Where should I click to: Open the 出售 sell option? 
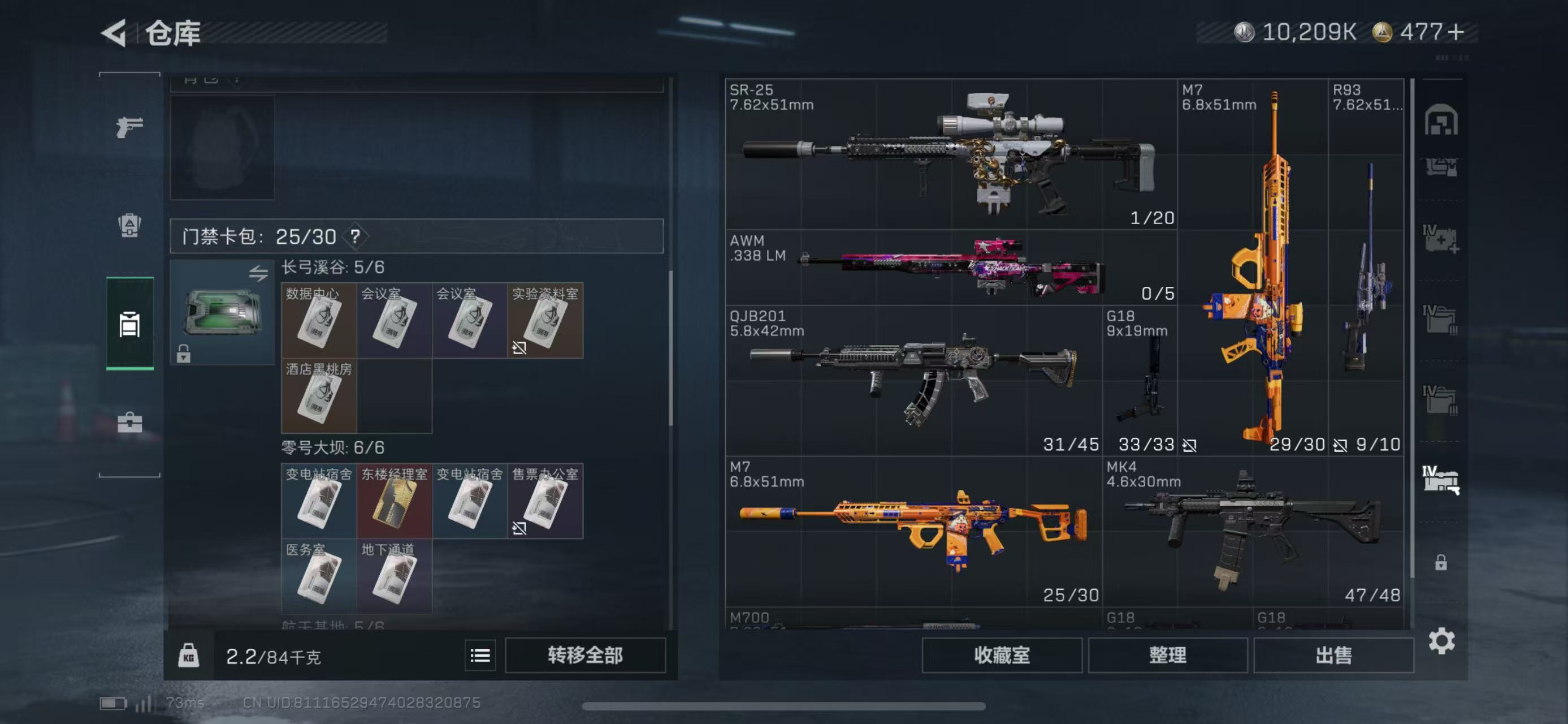coord(1333,655)
